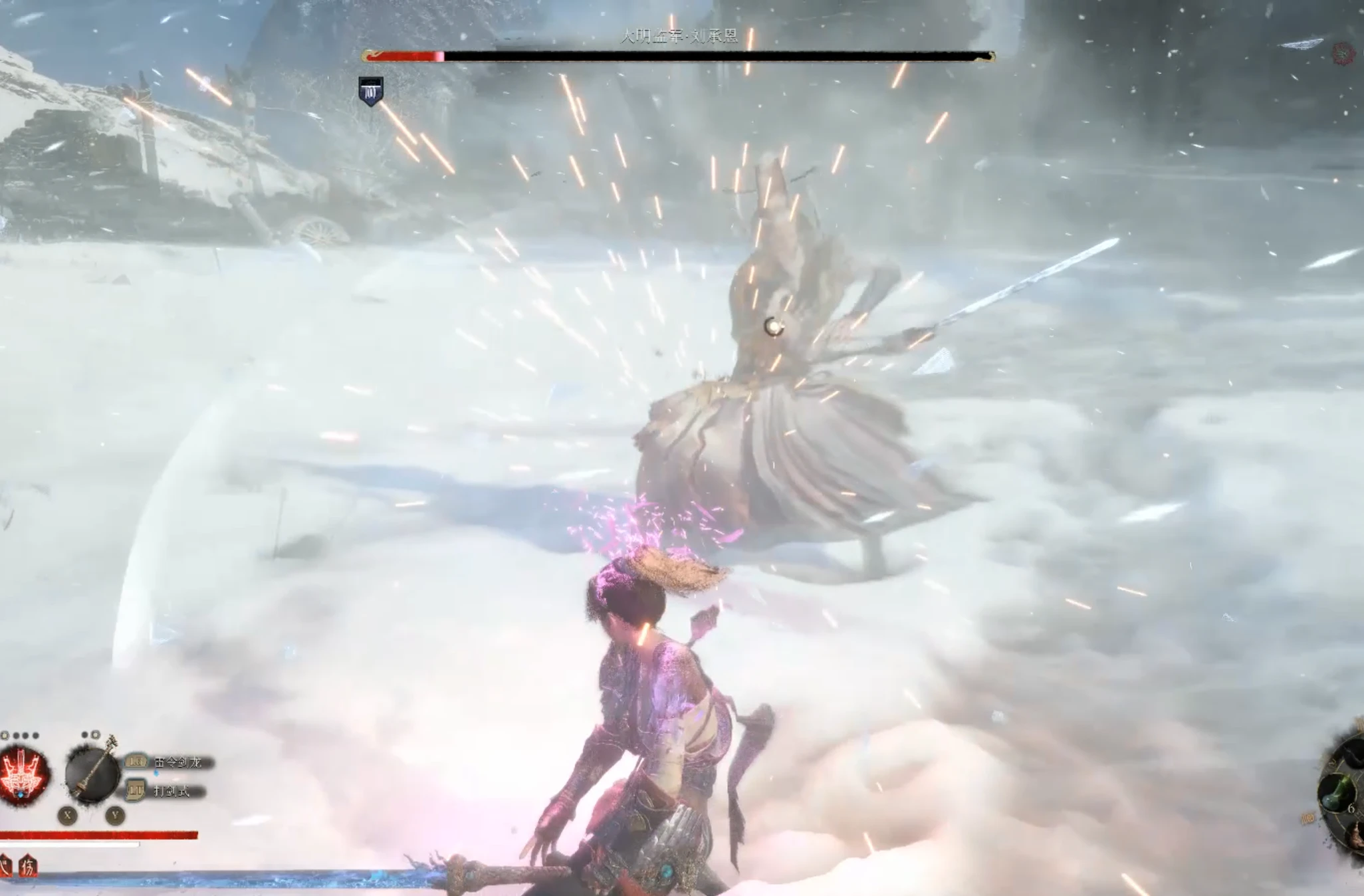Click the red portion of the boss health bar
The image size is (1364, 896).
(x=402, y=56)
